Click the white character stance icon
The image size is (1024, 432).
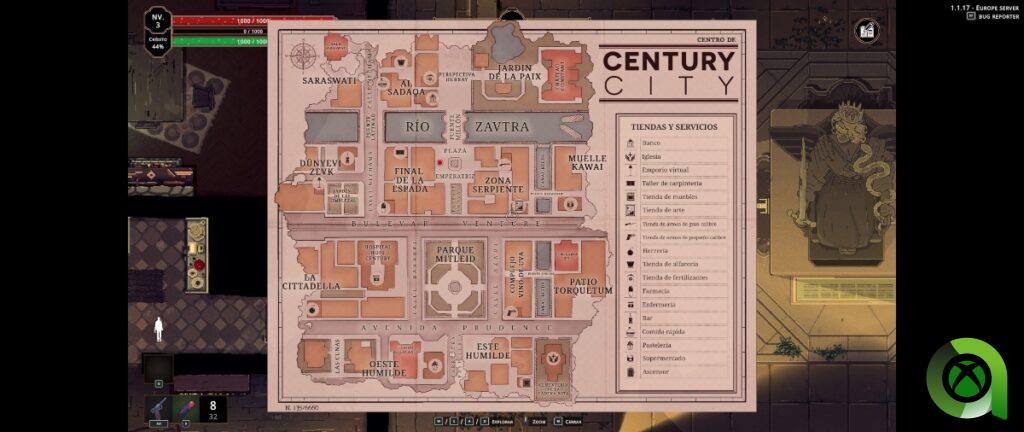click(x=157, y=330)
